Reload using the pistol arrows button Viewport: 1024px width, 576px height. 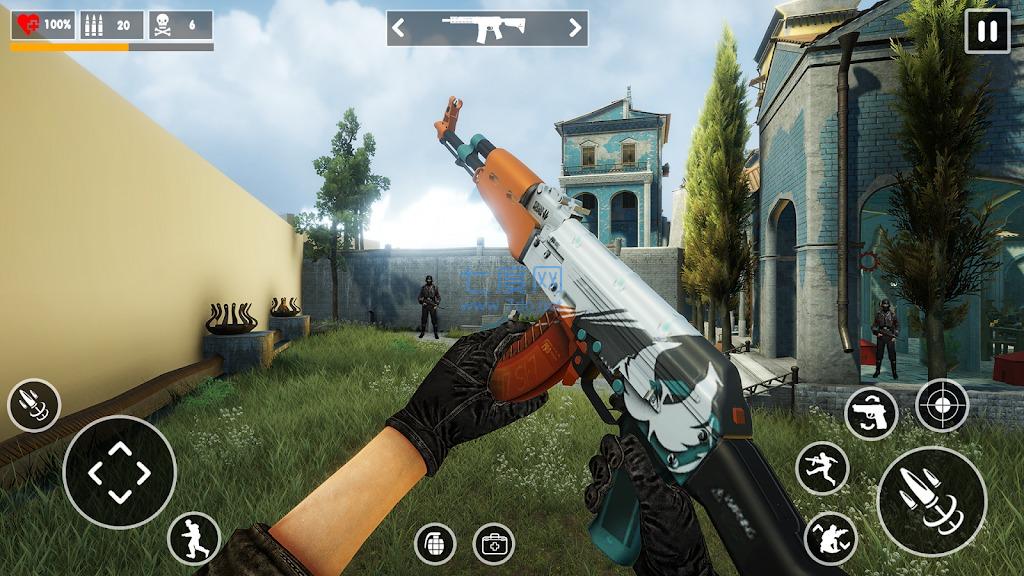click(871, 413)
